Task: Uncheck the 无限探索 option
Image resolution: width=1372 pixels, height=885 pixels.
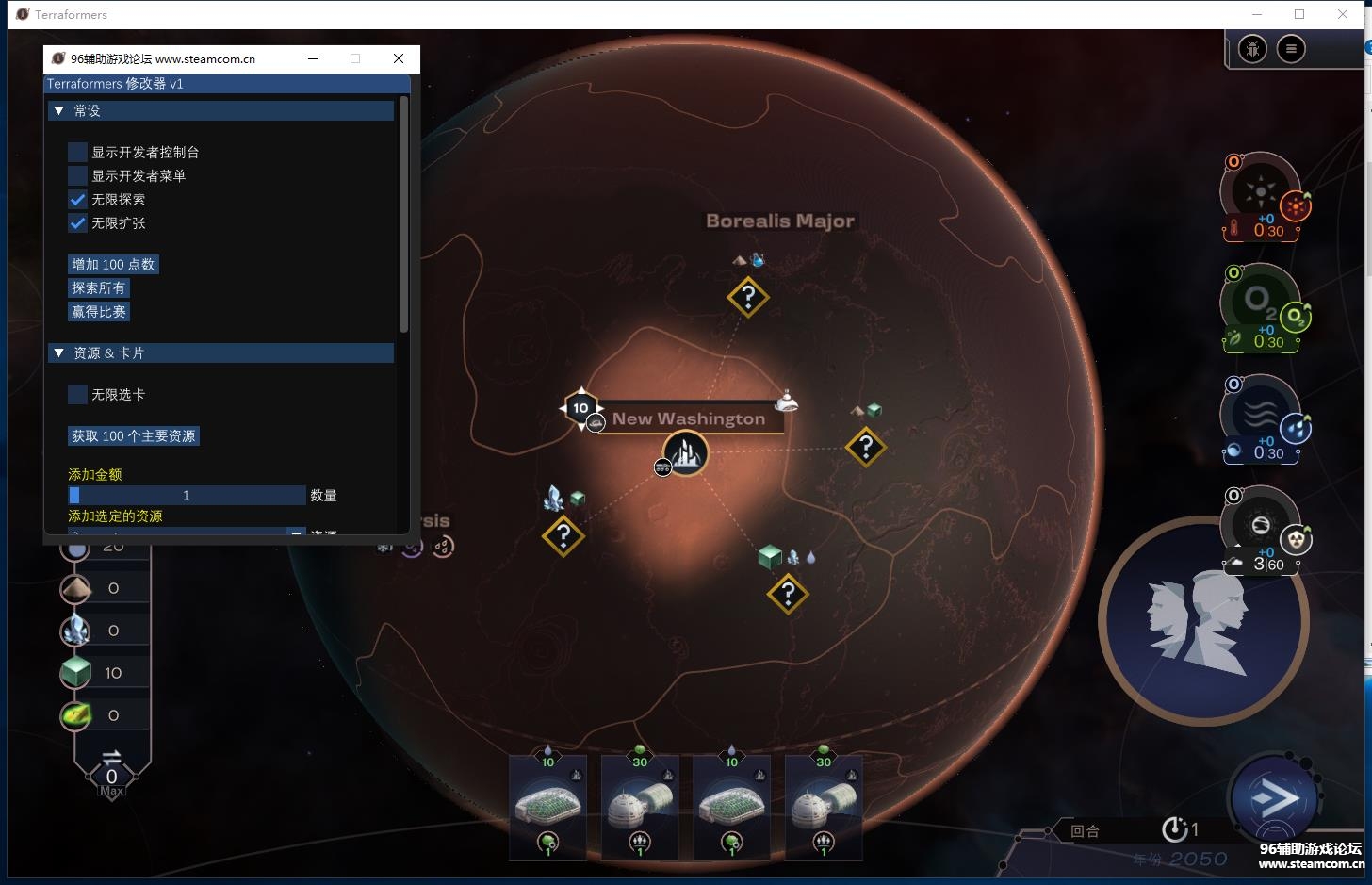Action: (x=77, y=199)
